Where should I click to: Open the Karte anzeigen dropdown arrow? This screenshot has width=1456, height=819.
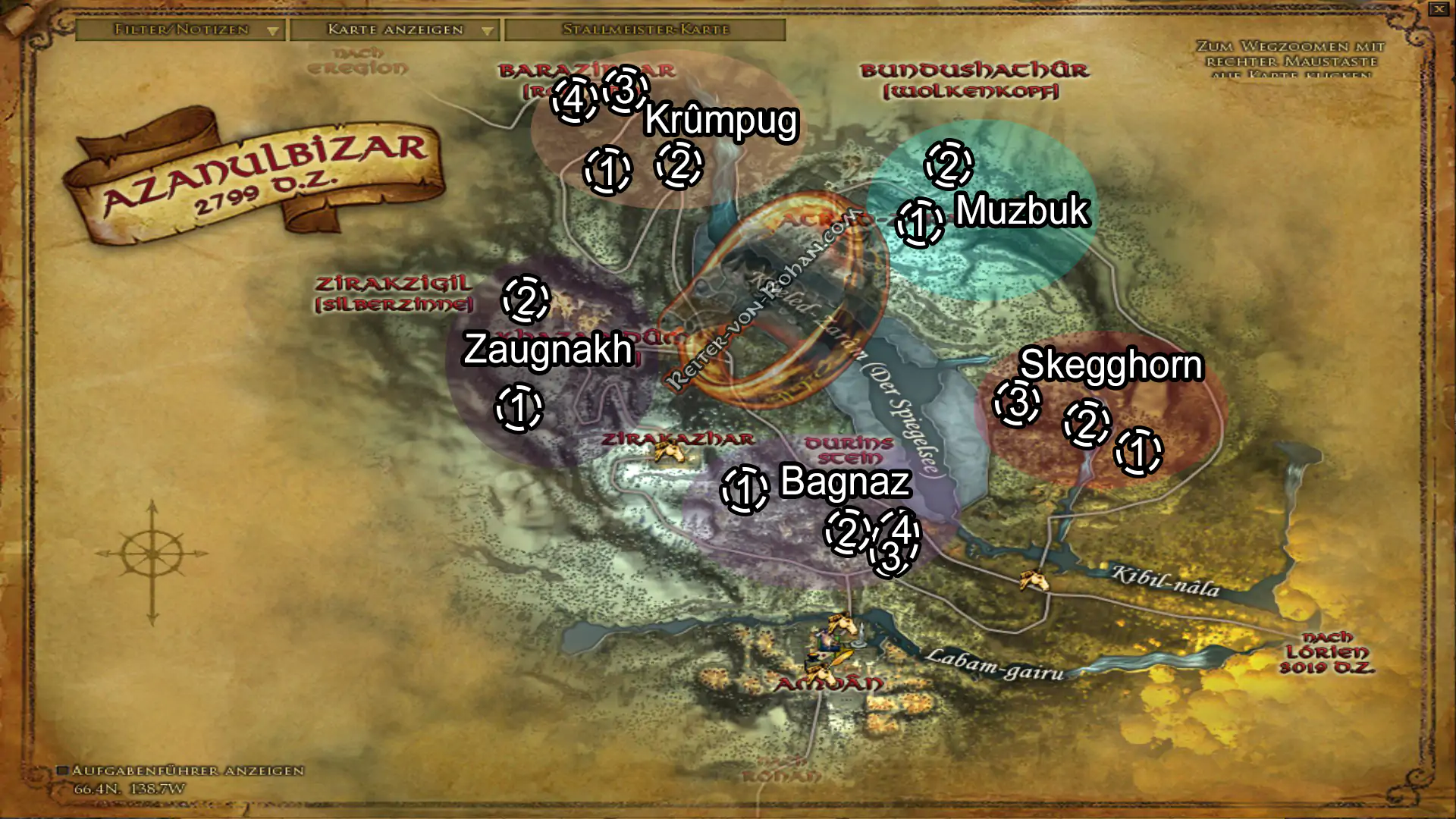tap(486, 30)
